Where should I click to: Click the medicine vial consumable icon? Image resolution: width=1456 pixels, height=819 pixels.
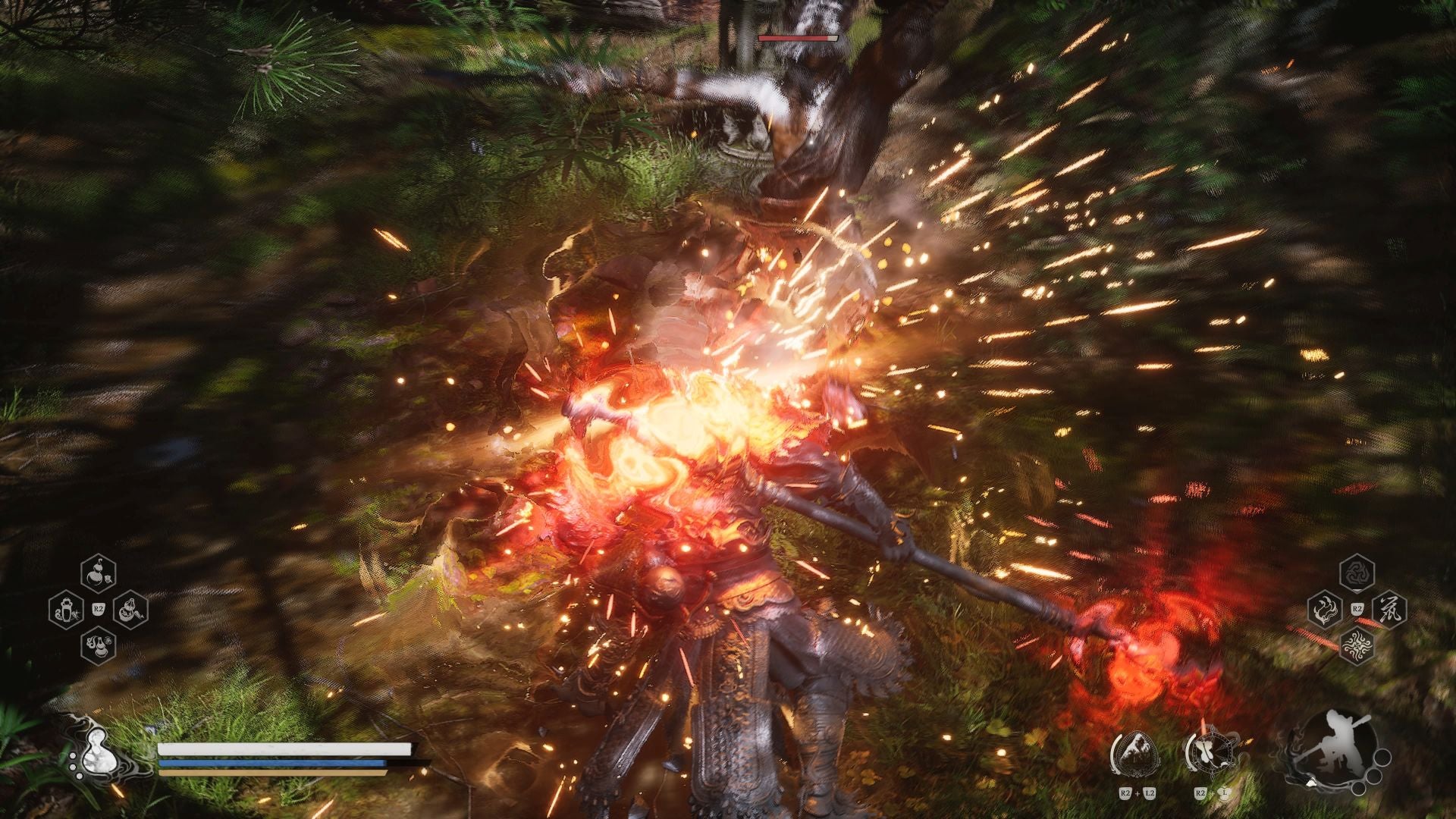coord(66,610)
